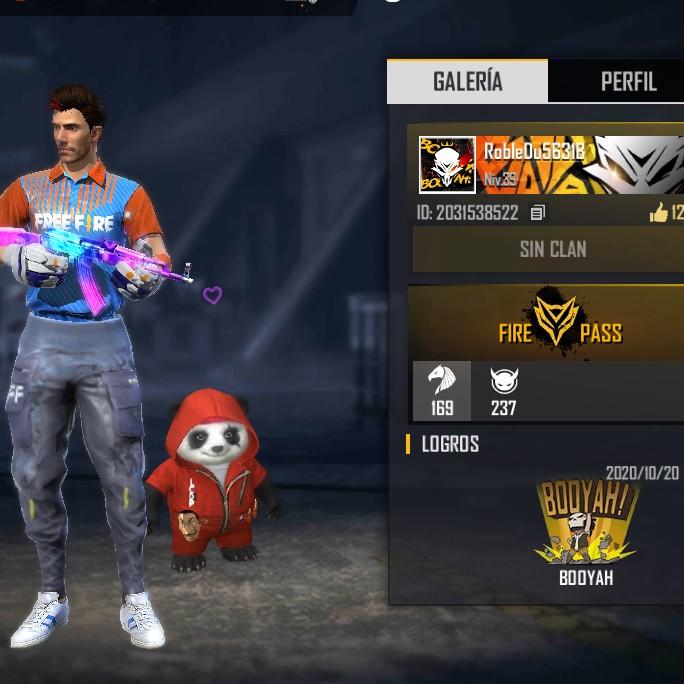
Task: Tap the purple heart icon
Action: click(212, 295)
